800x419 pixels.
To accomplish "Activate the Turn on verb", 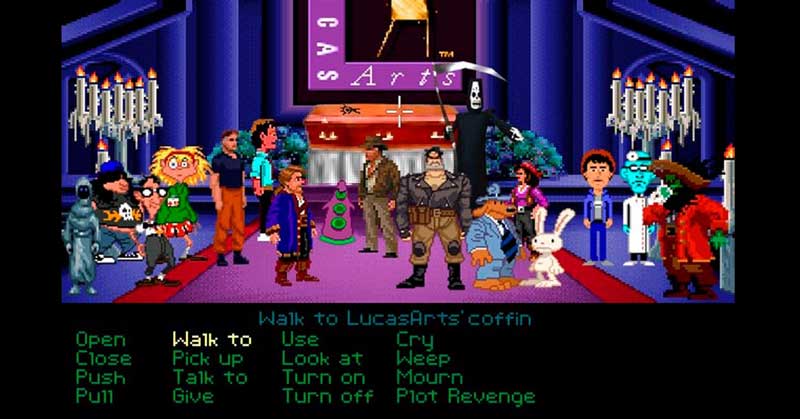I will click(x=322, y=377).
